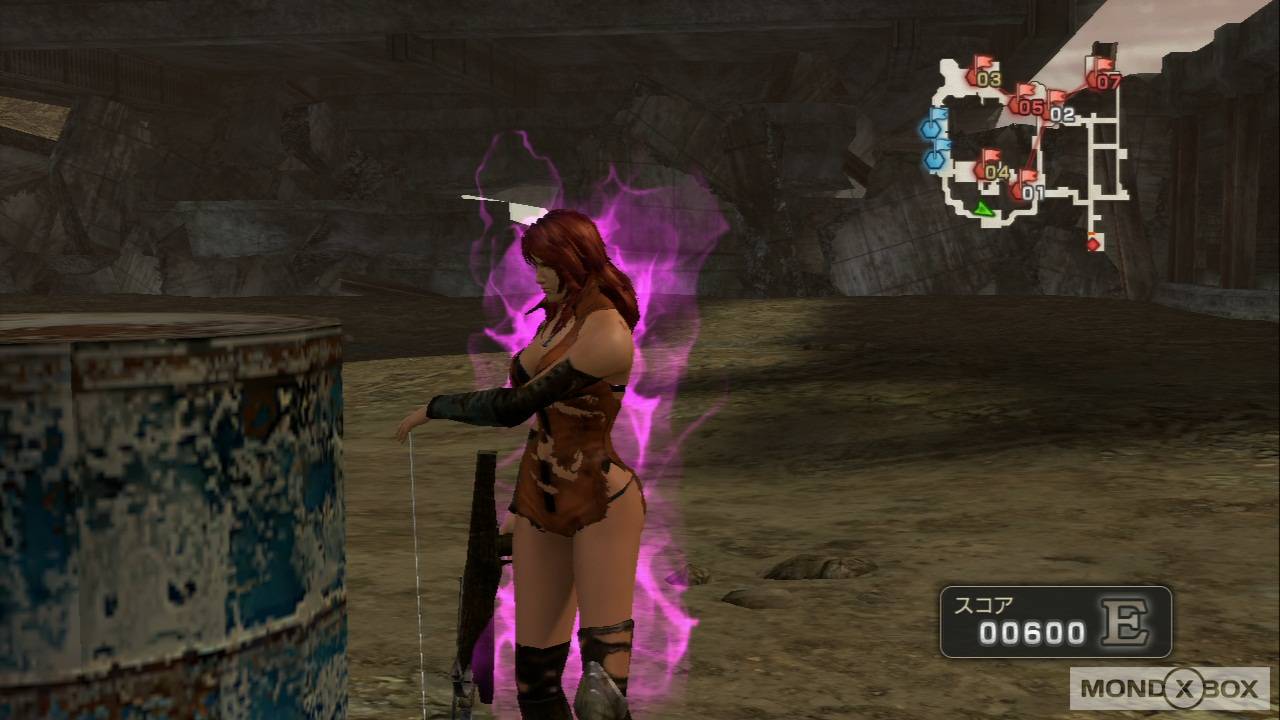Image resolution: width=1280 pixels, height=720 pixels.
Task: Choose red flag marker 03 on minimap
Action: click(980, 73)
